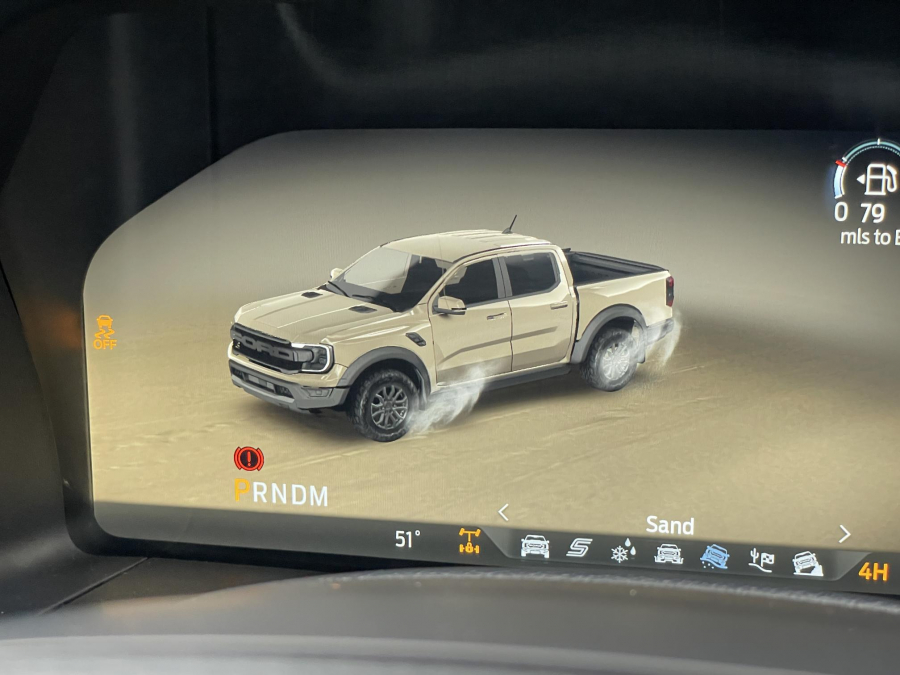Select the Mud/Ruts truck mode icon
The width and height of the screenshot is (900, 675).
668,553
